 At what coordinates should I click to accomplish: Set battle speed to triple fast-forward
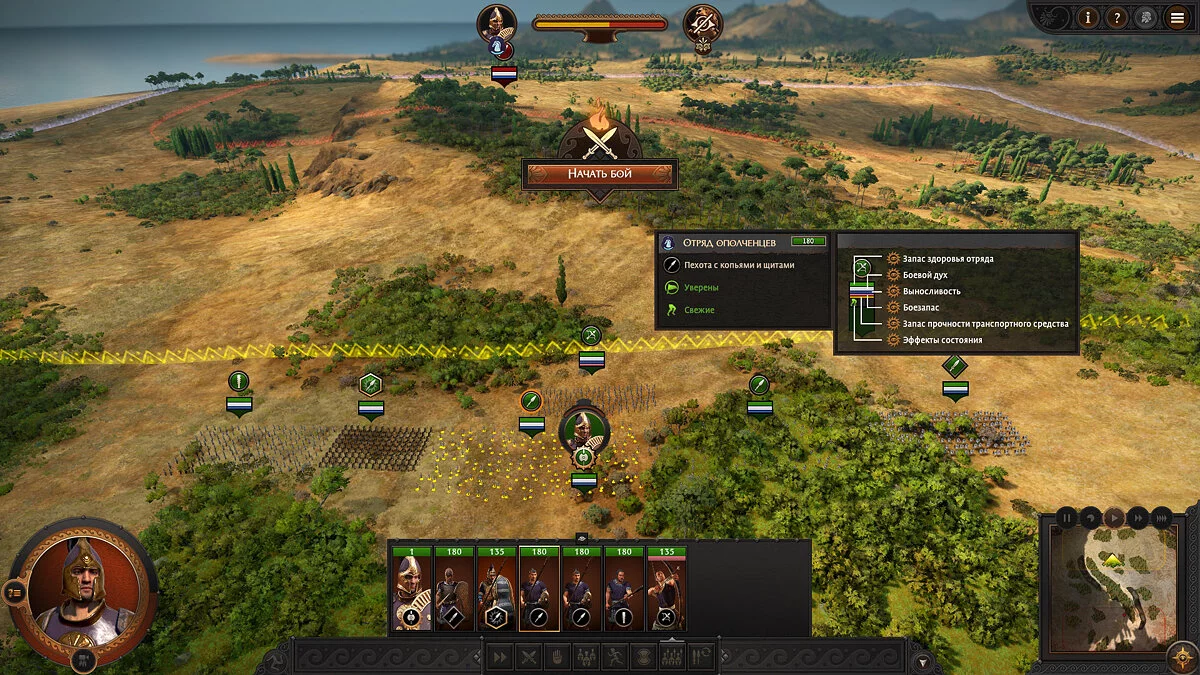pos(1161,518)
